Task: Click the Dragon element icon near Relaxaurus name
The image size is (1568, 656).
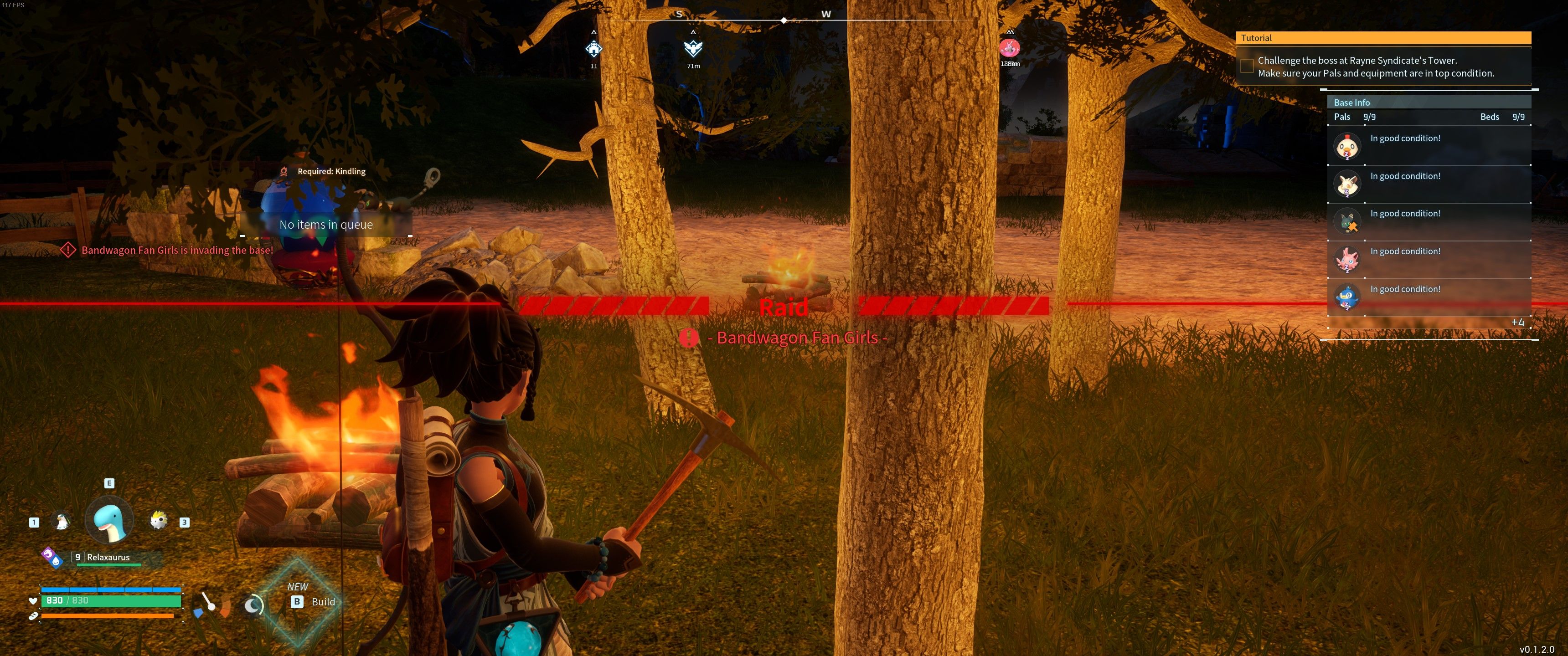Action: pyautogui.click(x=48, y=554)
